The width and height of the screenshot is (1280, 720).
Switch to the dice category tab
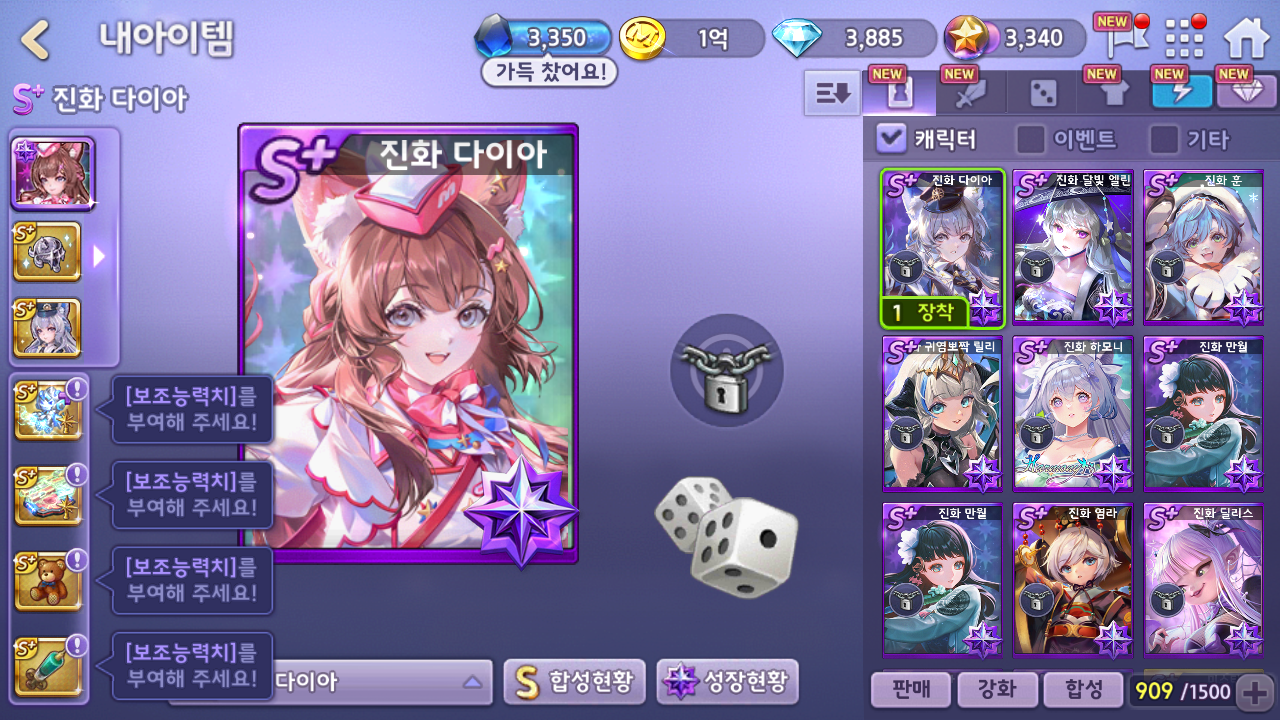[x=1043, y=93]
